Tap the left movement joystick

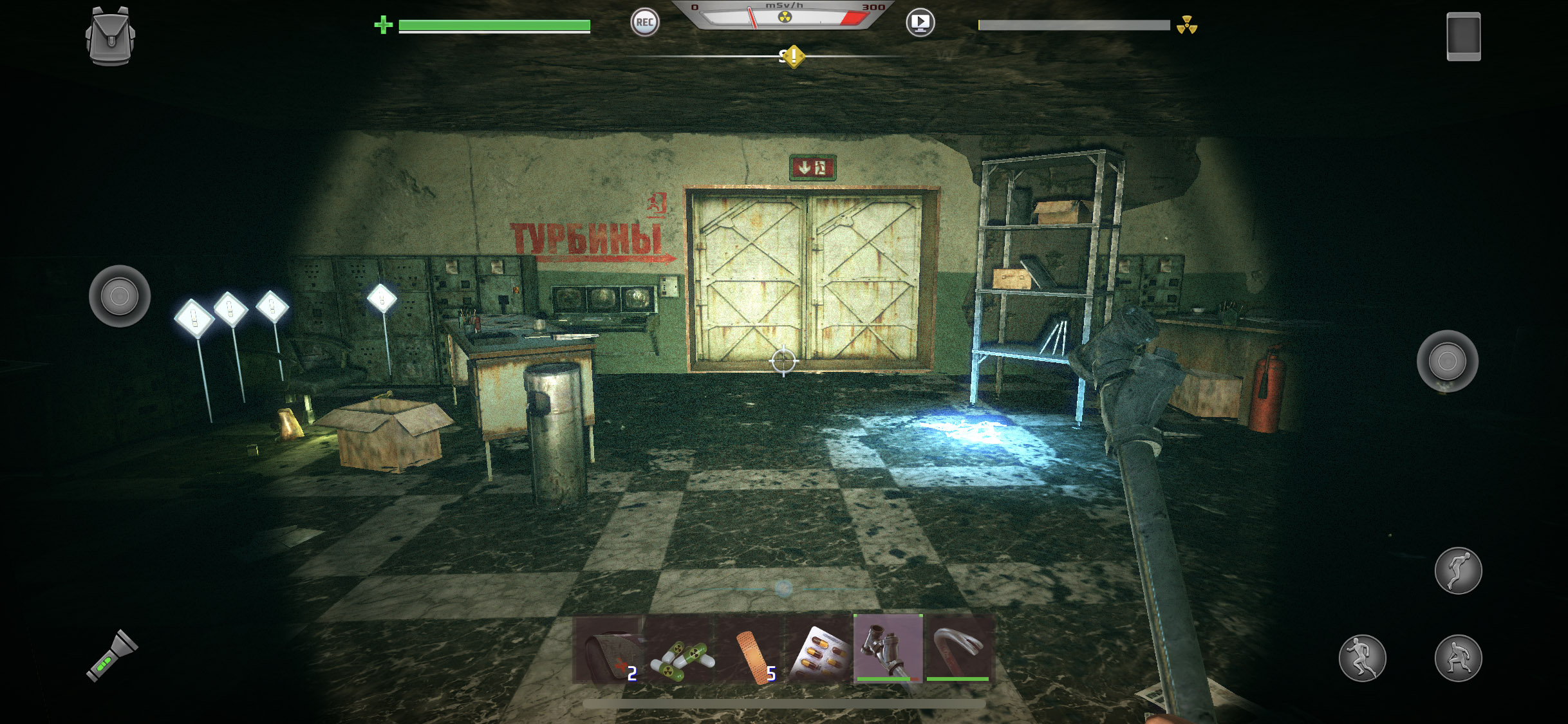[120, 296]
